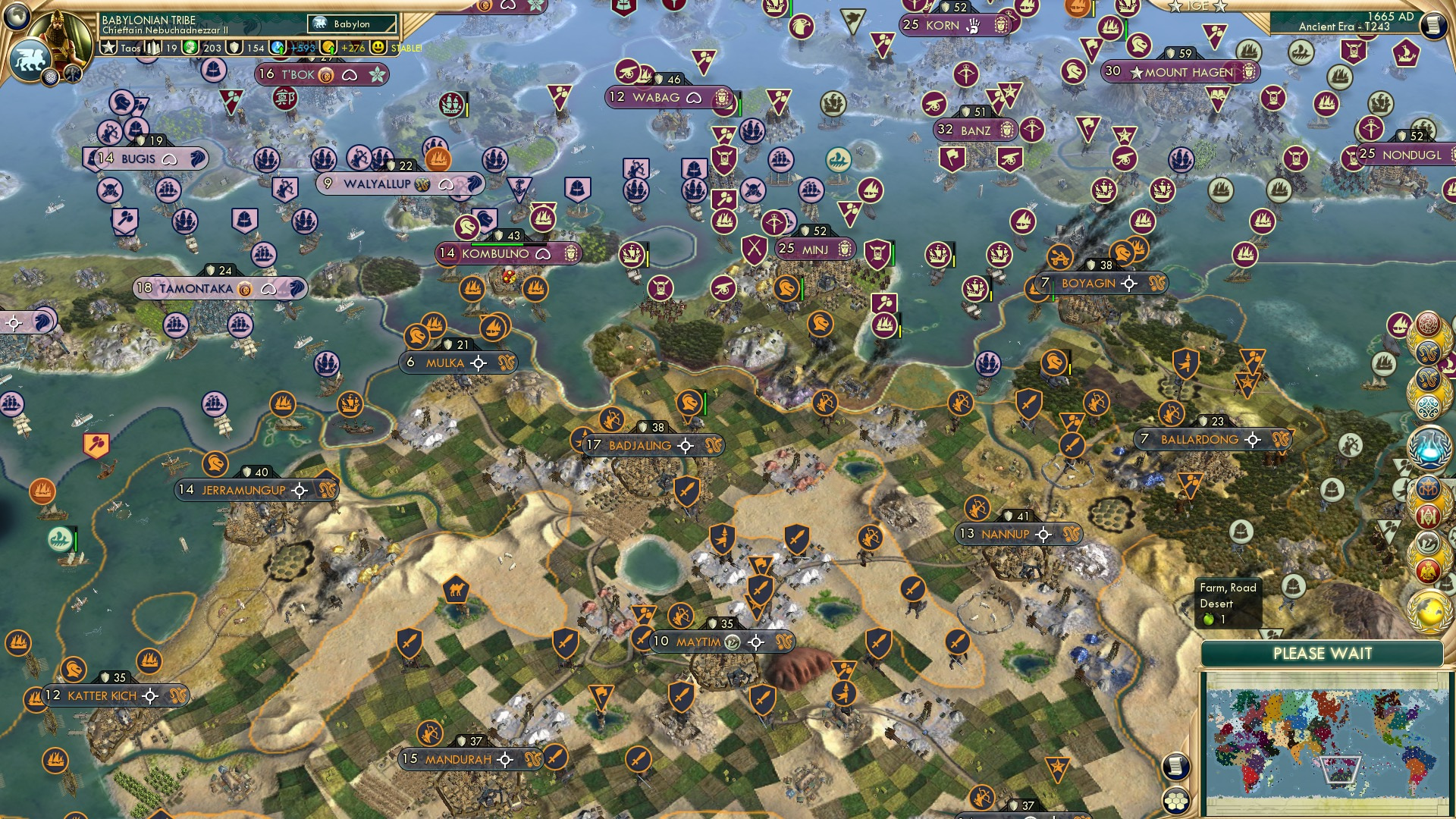Image resolution: width=1456 pixels, height=819 pixels.
Task: Click the Taos capital star in the status bar
Action: pyautogui.click(x=109, y=46)
